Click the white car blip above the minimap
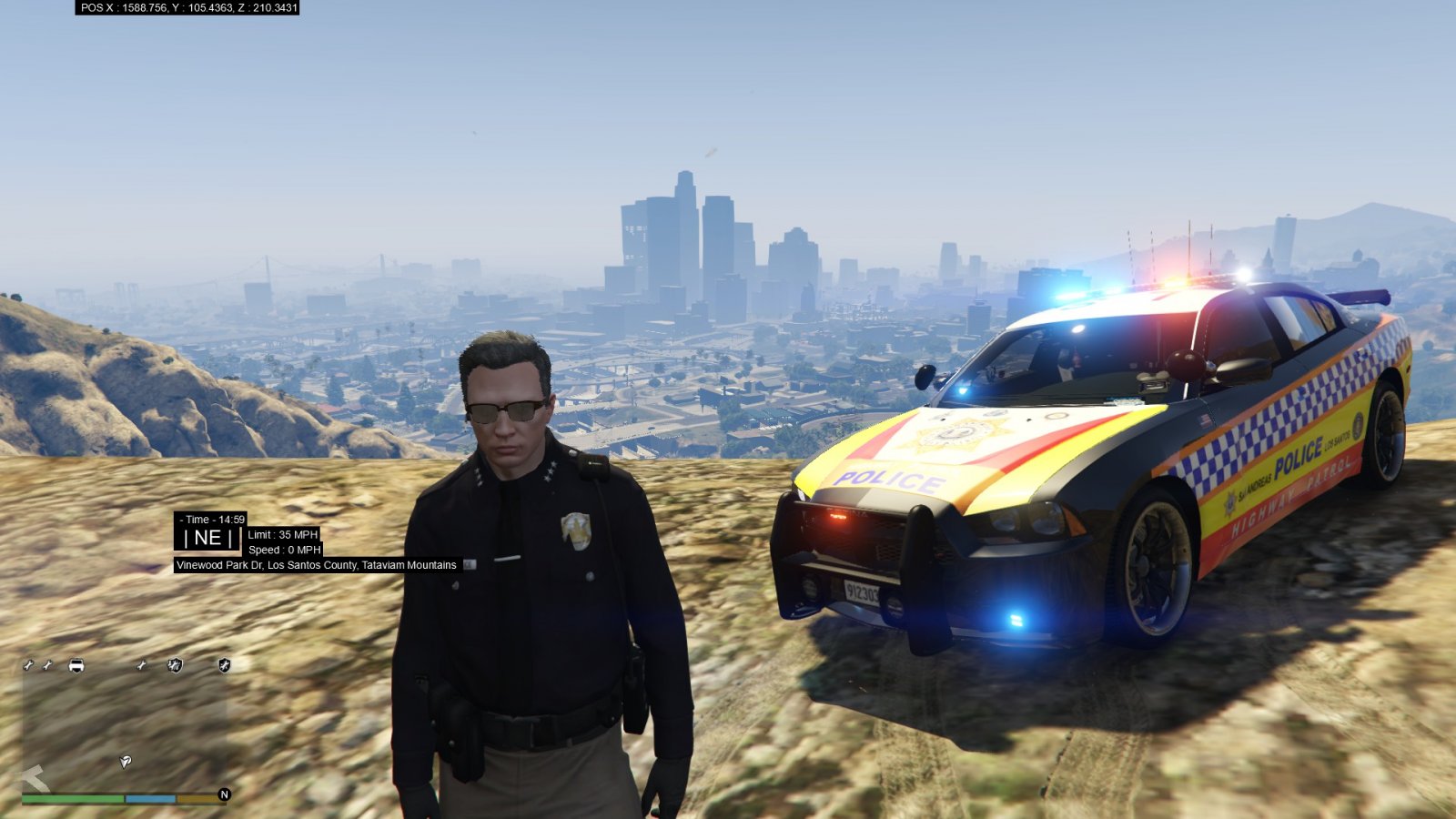Image resolution: width=1456 pixels, height=819 pixels. tap(76, 664)
